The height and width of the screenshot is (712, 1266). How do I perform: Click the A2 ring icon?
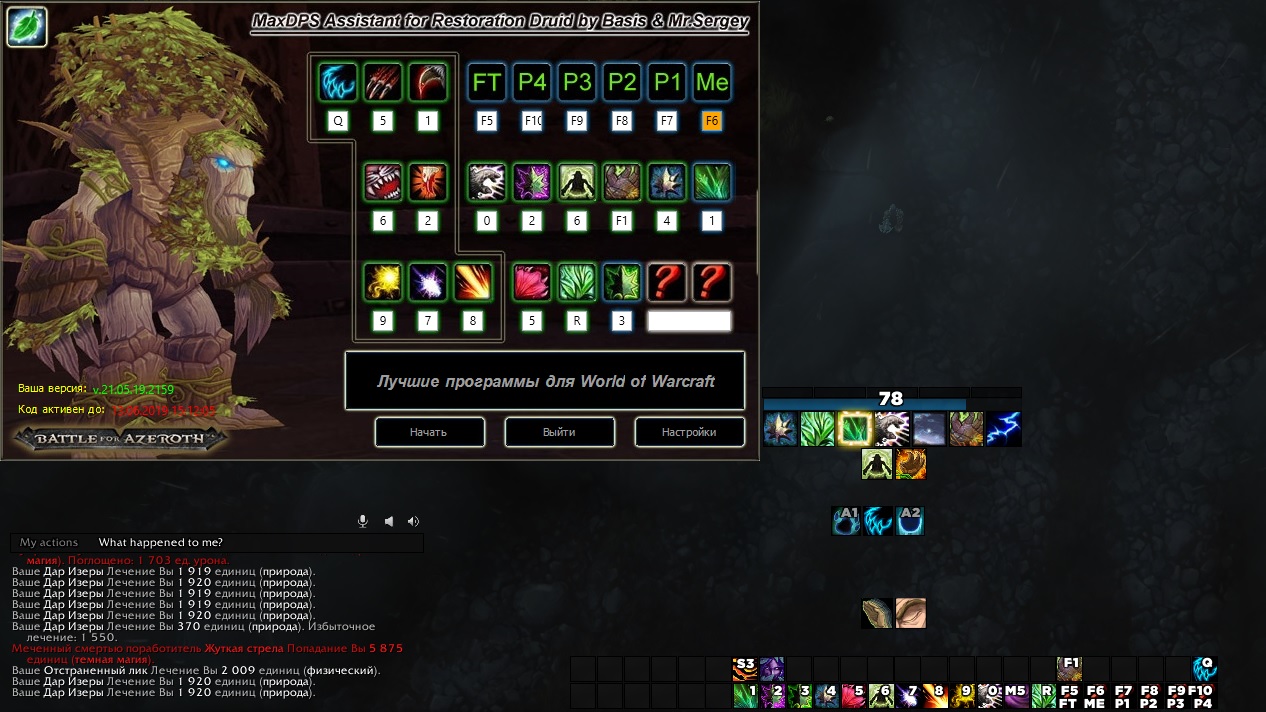coord(910,520)
